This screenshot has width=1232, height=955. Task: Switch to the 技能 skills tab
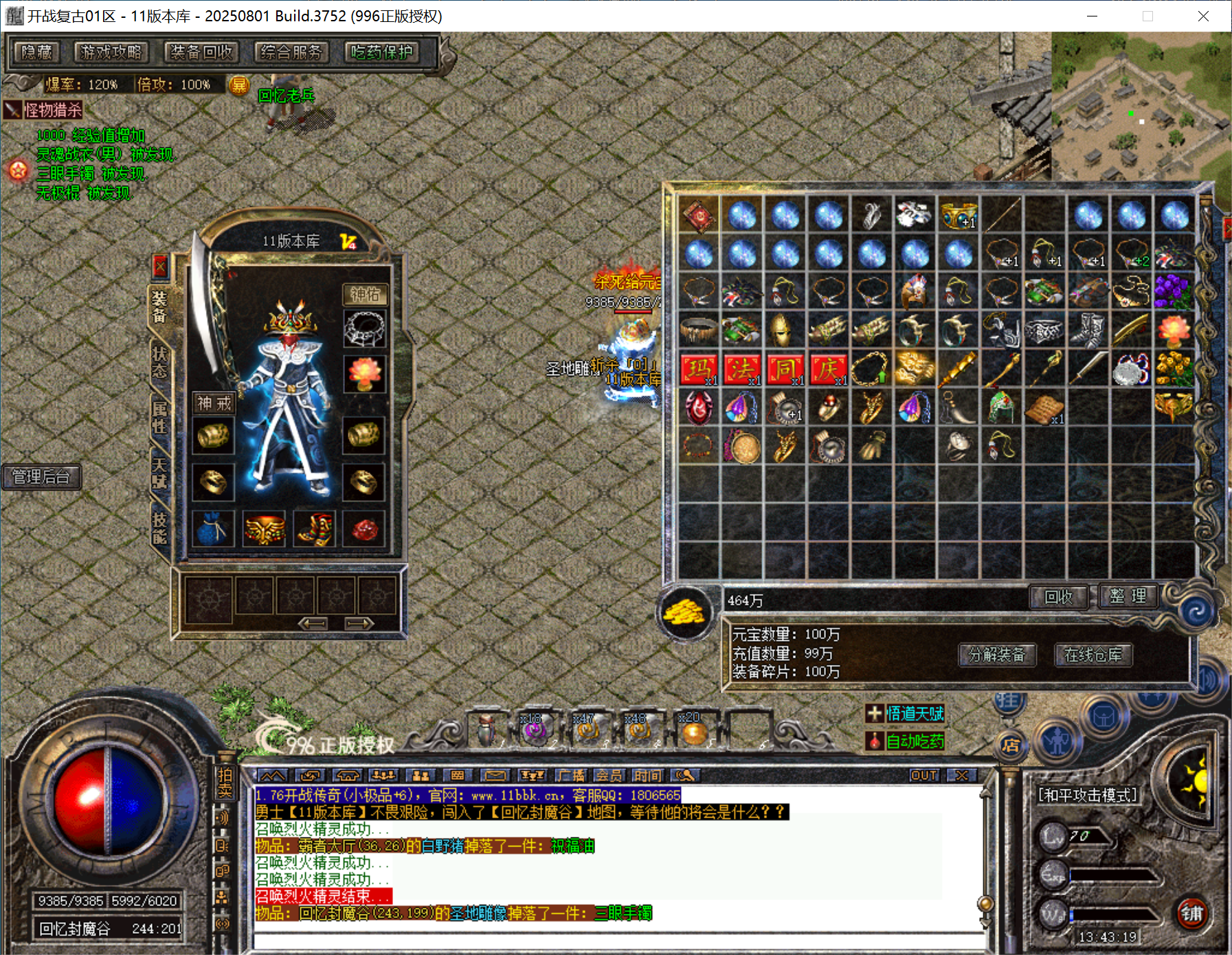pyautogui.click(x=159, y=528)
